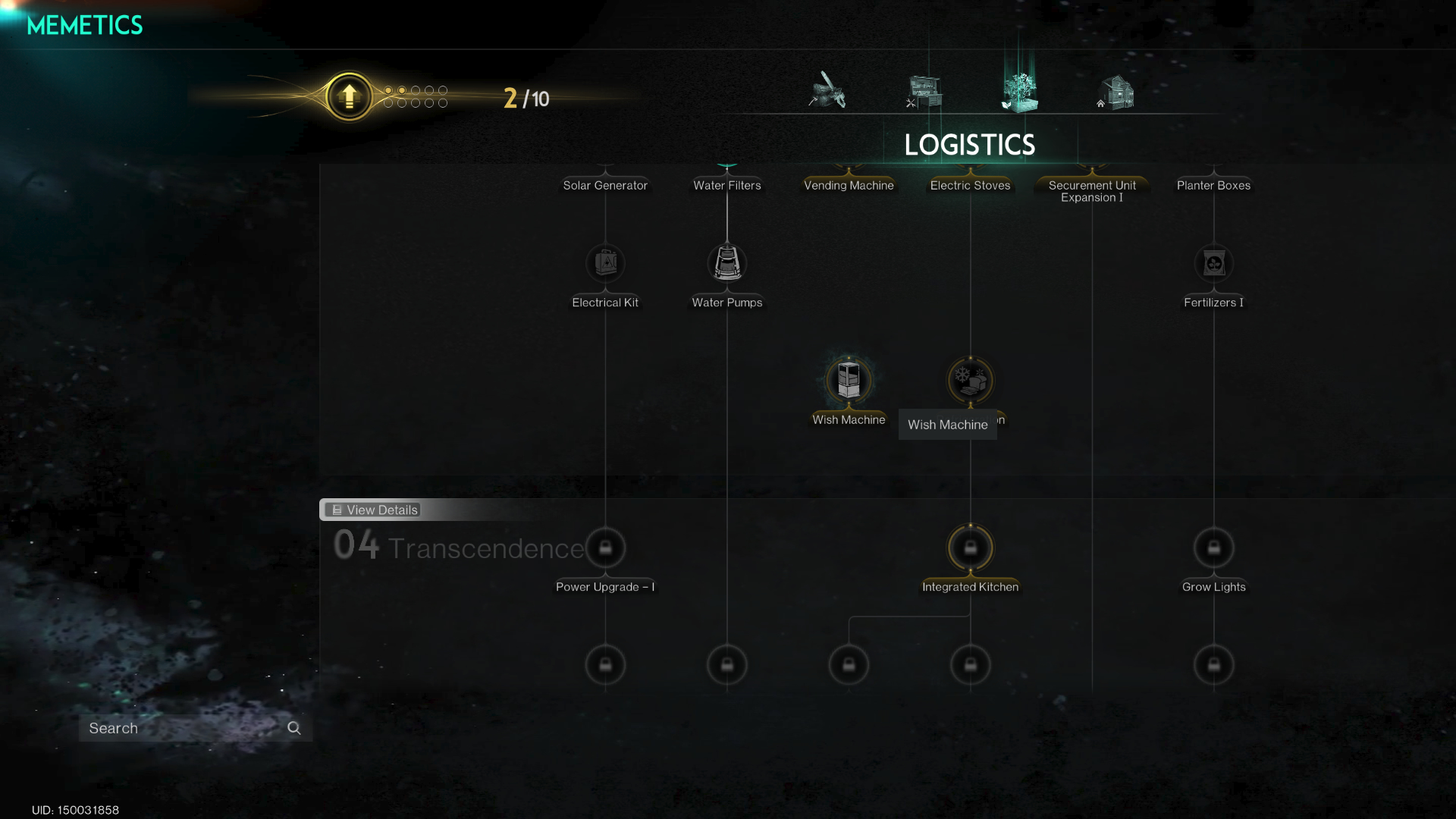Select the locked Grow Lights node
Viewport: 1456px width, 819px height.
tap(1213, 547)
